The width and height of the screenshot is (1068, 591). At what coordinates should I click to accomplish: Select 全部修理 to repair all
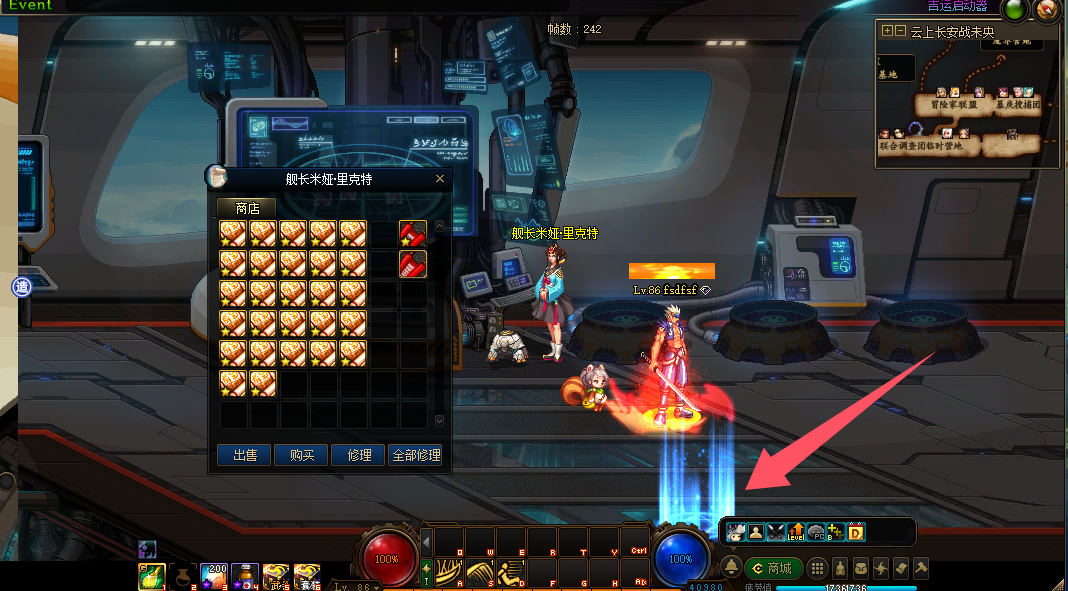(415, 455)
